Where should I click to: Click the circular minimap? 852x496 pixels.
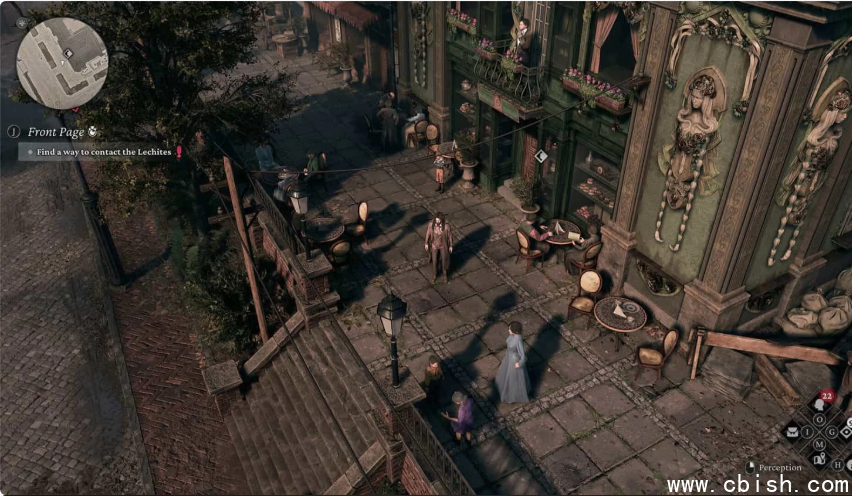click(x=62, y=63)
